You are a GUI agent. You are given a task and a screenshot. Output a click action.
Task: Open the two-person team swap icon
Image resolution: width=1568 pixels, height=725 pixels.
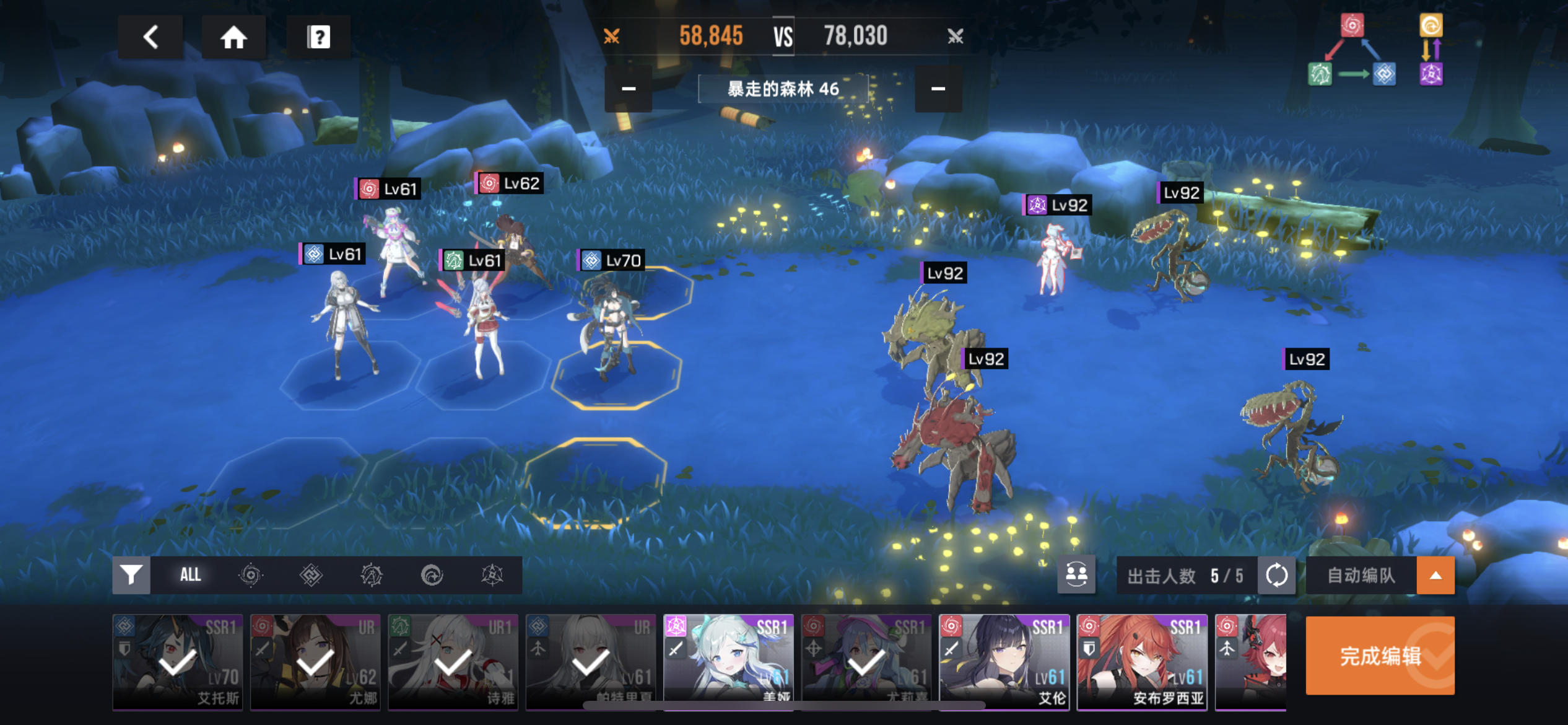1076,575
